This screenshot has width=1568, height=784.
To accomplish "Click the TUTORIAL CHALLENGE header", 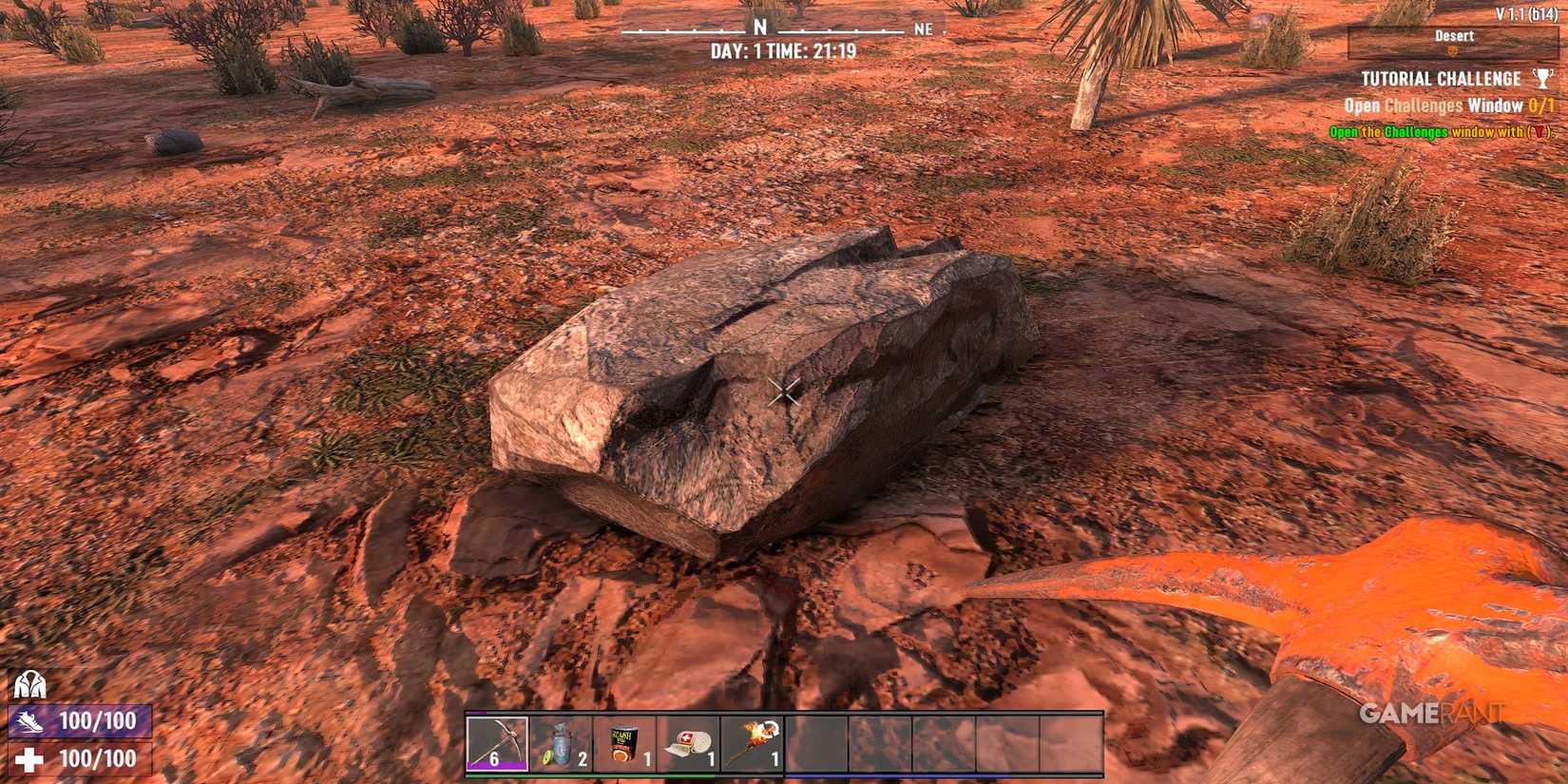I will pos(1440,79).
